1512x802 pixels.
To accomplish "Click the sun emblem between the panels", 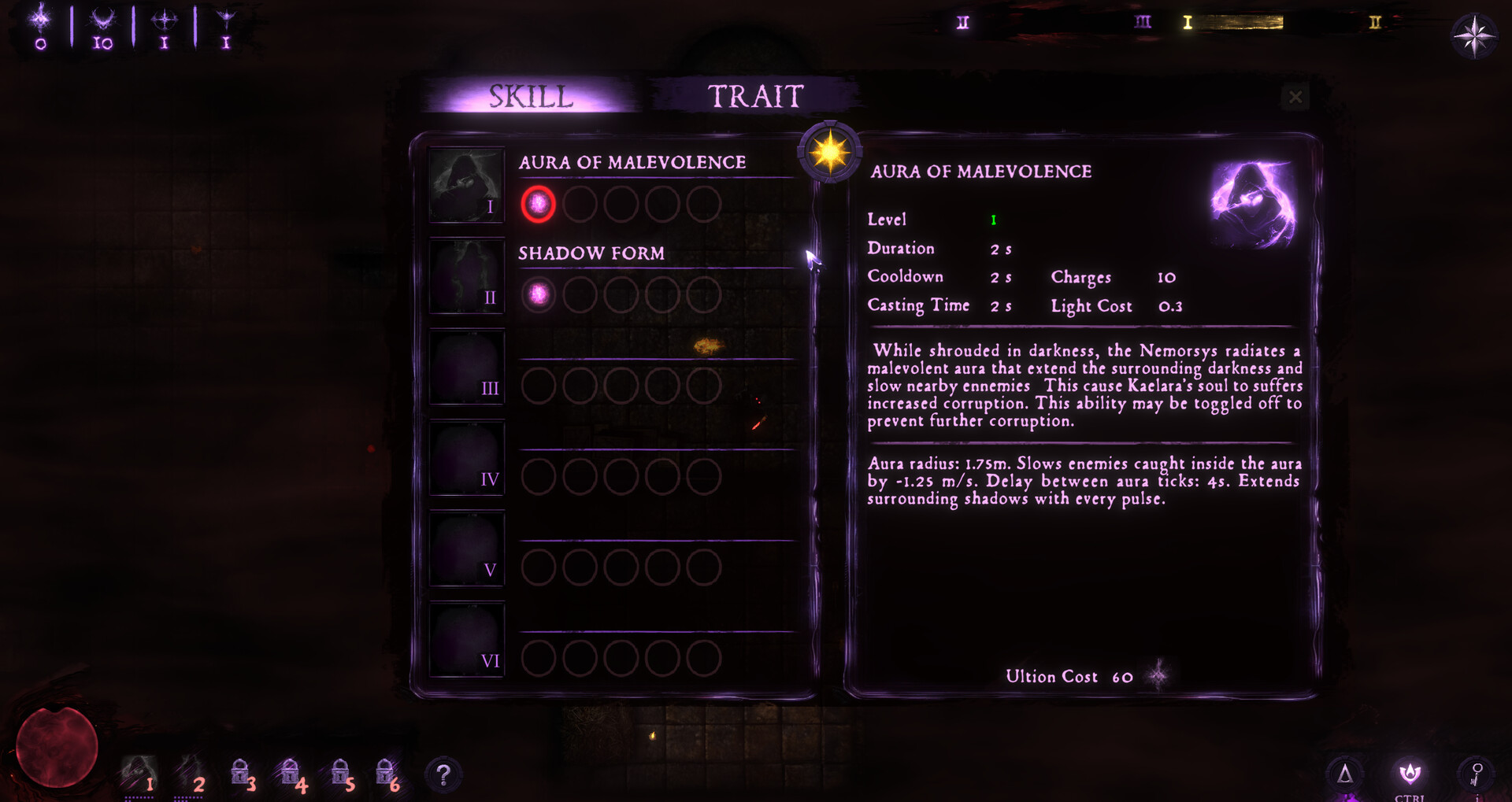I will tap(830, 150).
